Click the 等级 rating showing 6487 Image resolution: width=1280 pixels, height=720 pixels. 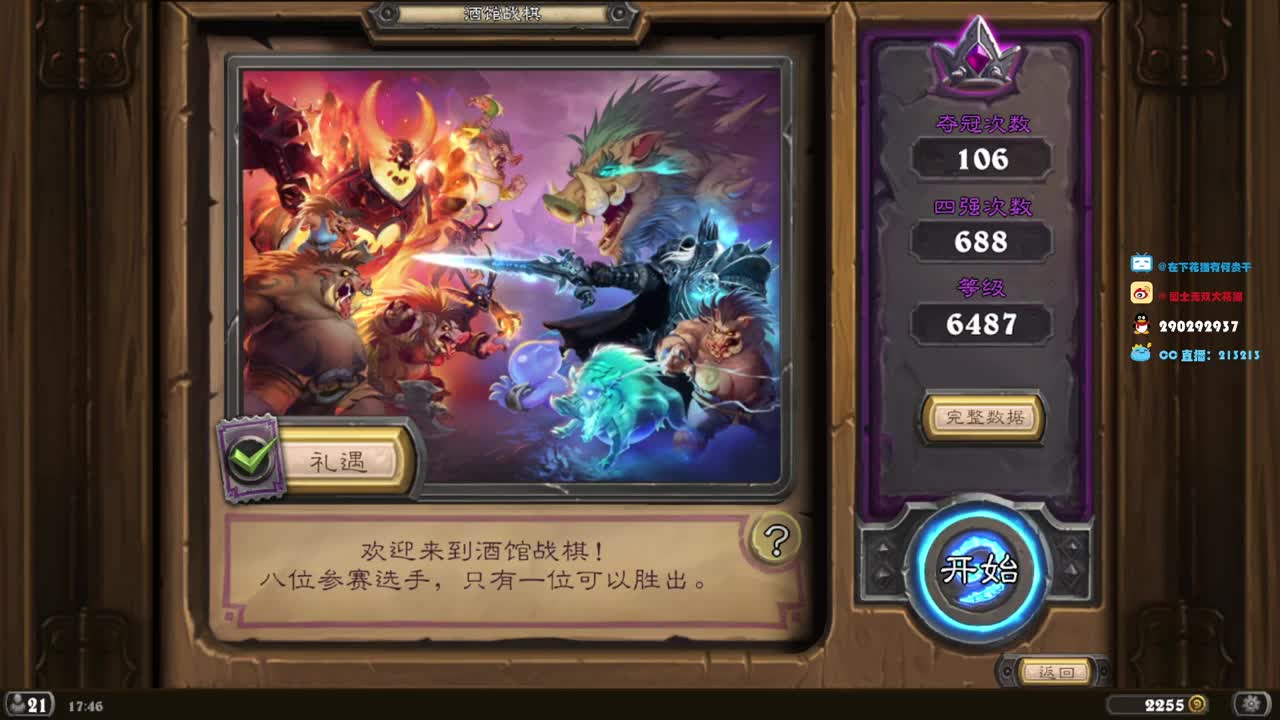point(982,324)
